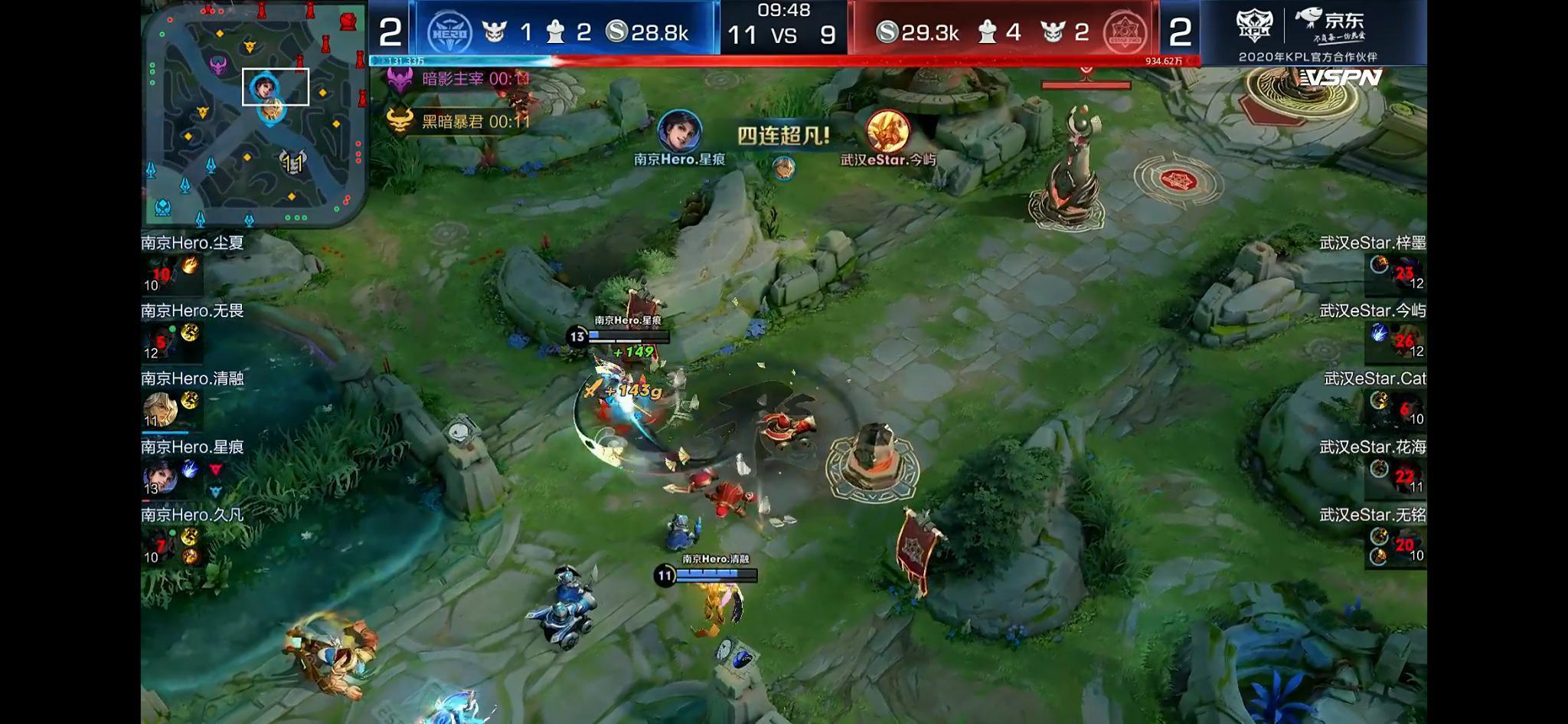The width and height of the screenshot is (1568, 724).
Task: Click the 黑暗暴君 respawn timer icon
Action: point(400,120)
